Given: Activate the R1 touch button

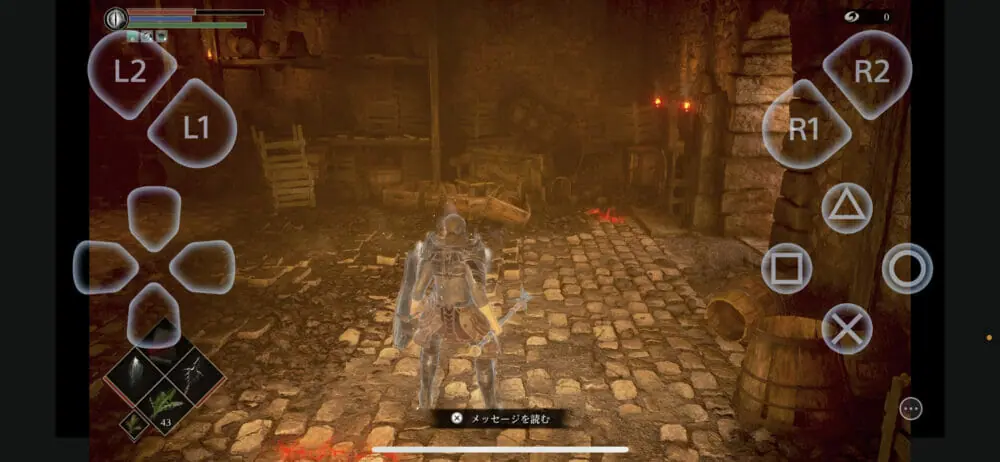Looking at the screenshot, I should [806, 127].
